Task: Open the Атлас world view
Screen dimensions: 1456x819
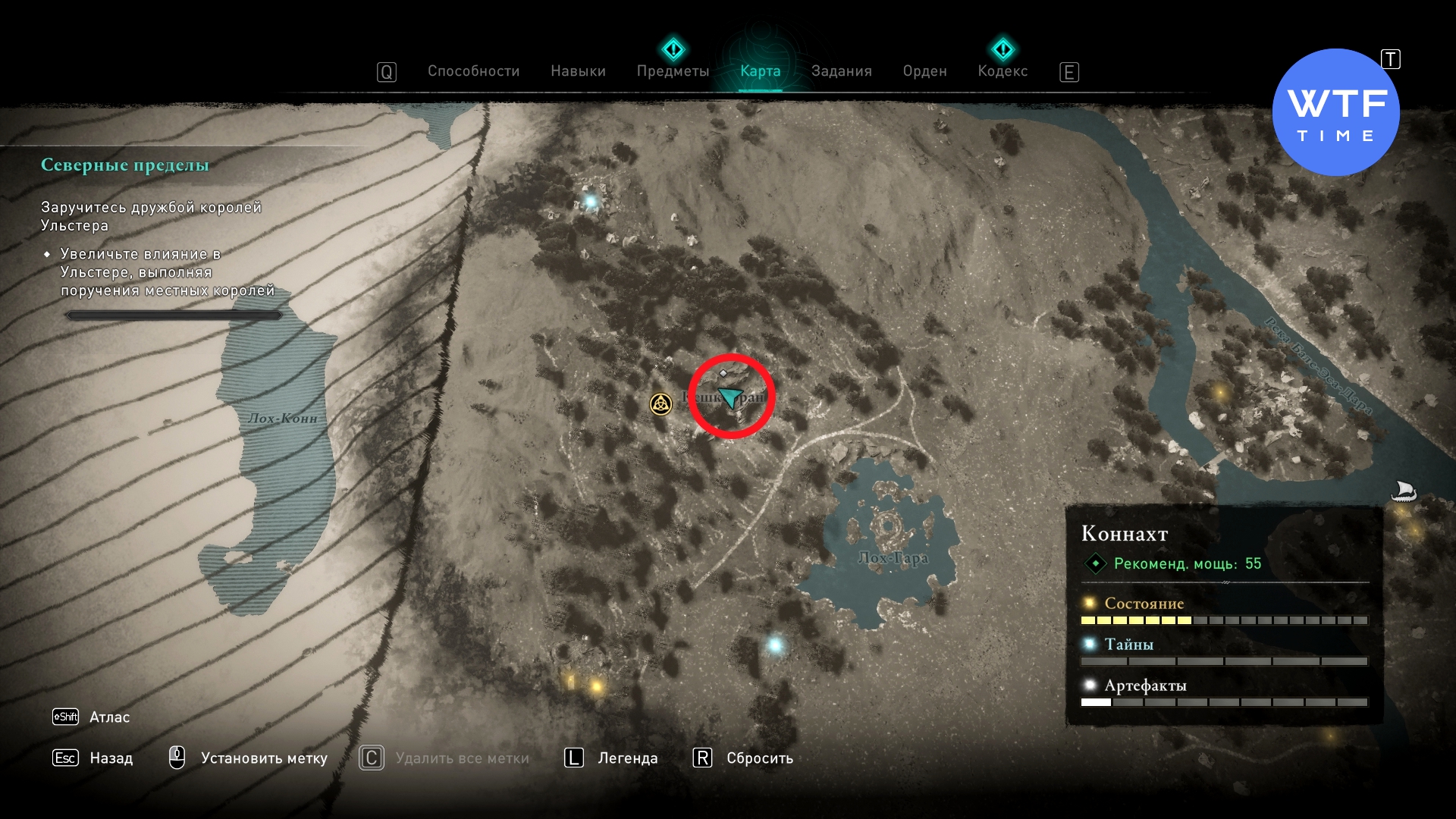Action: point(108,717)
